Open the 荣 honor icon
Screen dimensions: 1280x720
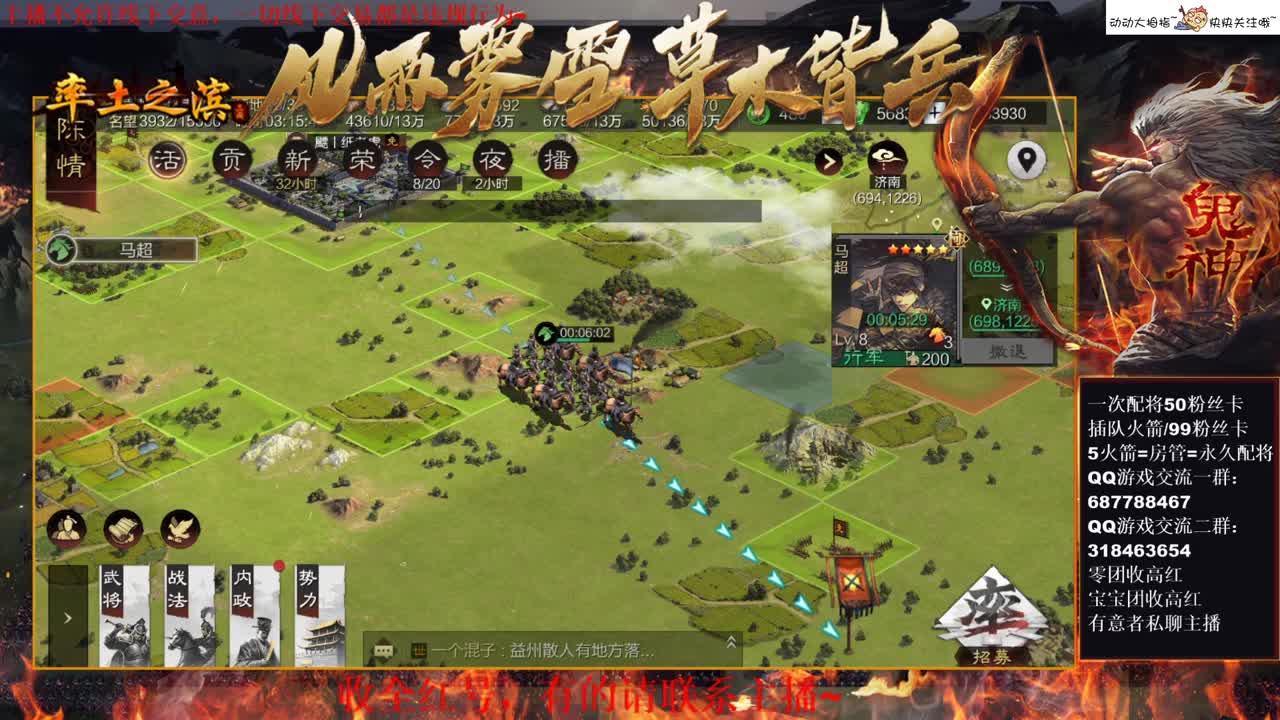coord(360,158)
